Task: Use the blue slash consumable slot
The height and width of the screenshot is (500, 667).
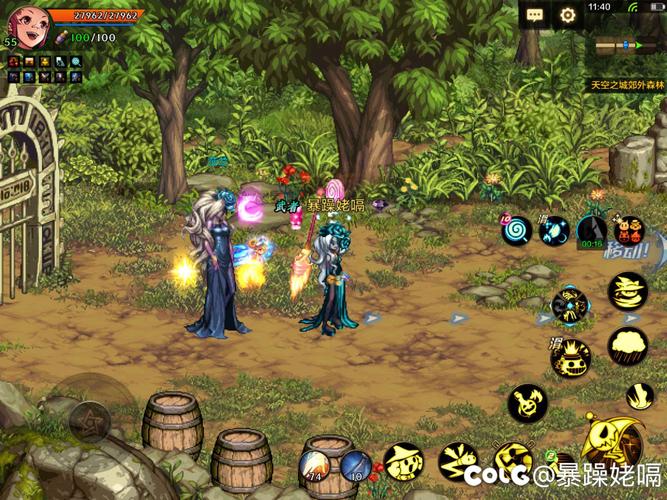Action: pyautogui.click(x=357, y=467)
